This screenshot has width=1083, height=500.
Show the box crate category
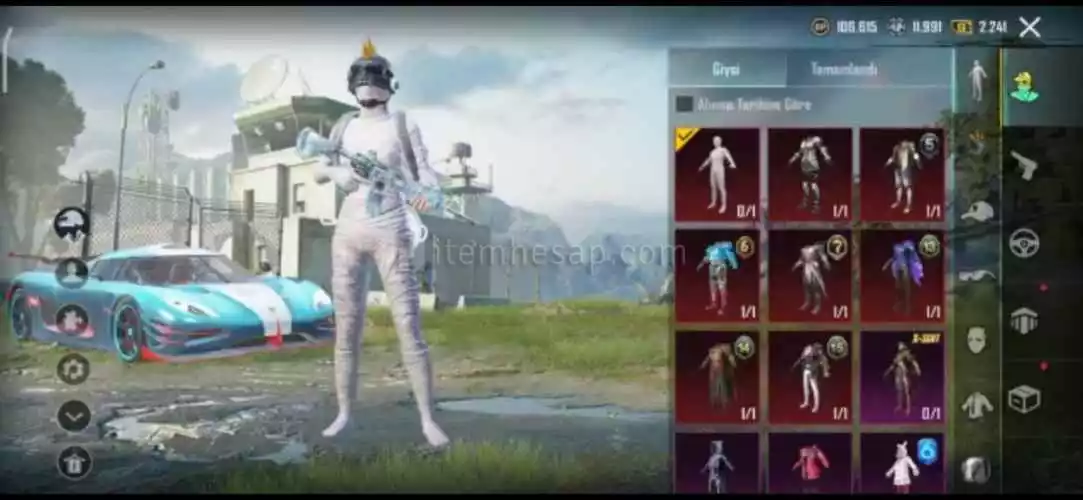1023,399
